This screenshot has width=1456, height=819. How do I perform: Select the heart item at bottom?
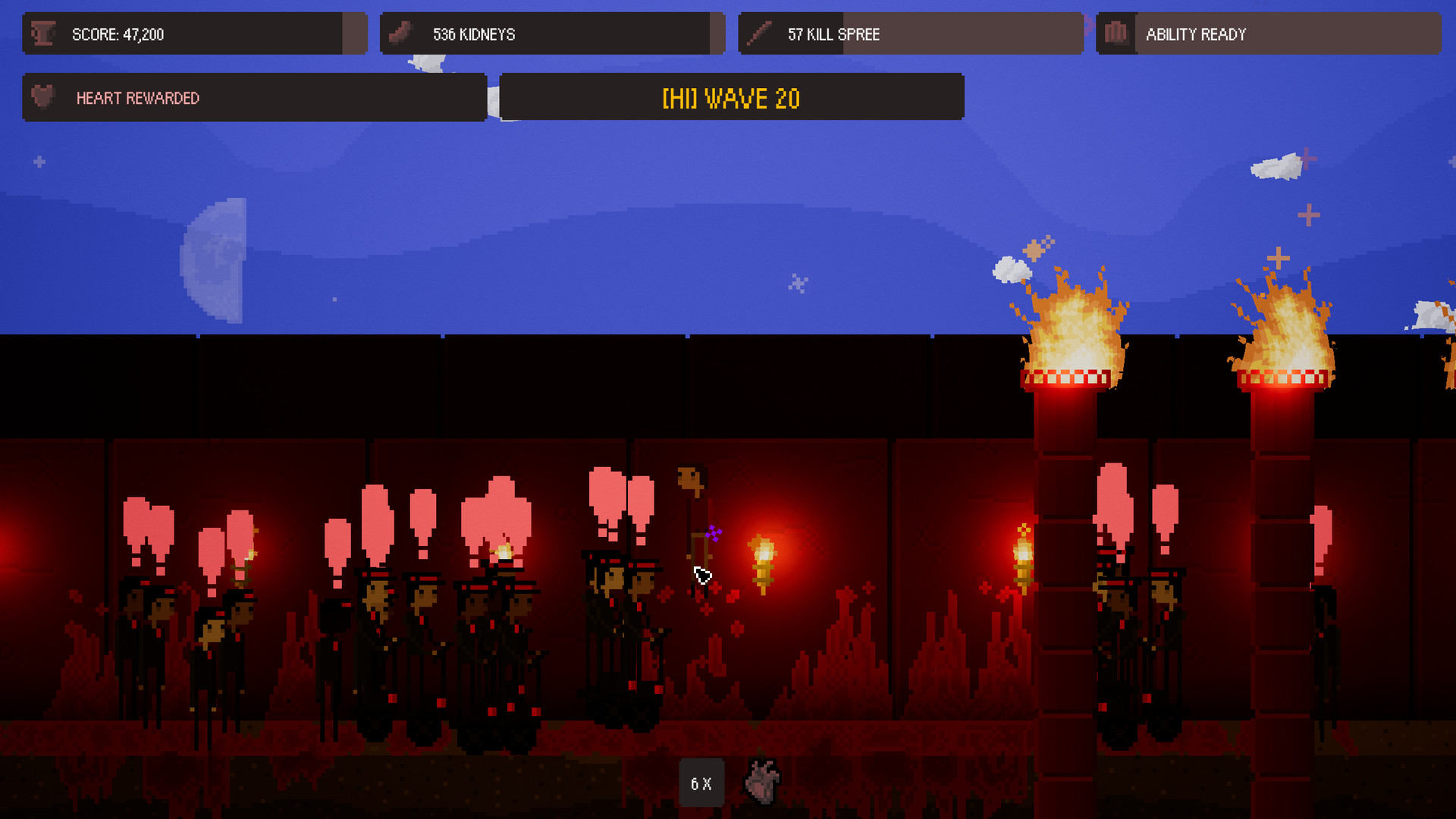[761, 781]
